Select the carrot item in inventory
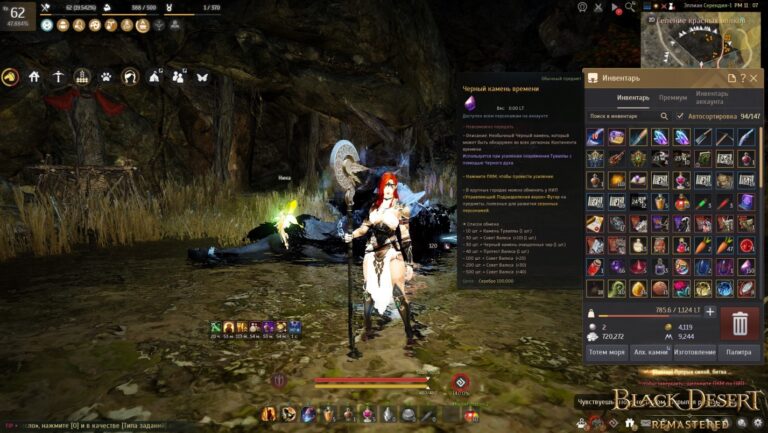The width and height of the screenshot is (768, 433). (703, 245)
